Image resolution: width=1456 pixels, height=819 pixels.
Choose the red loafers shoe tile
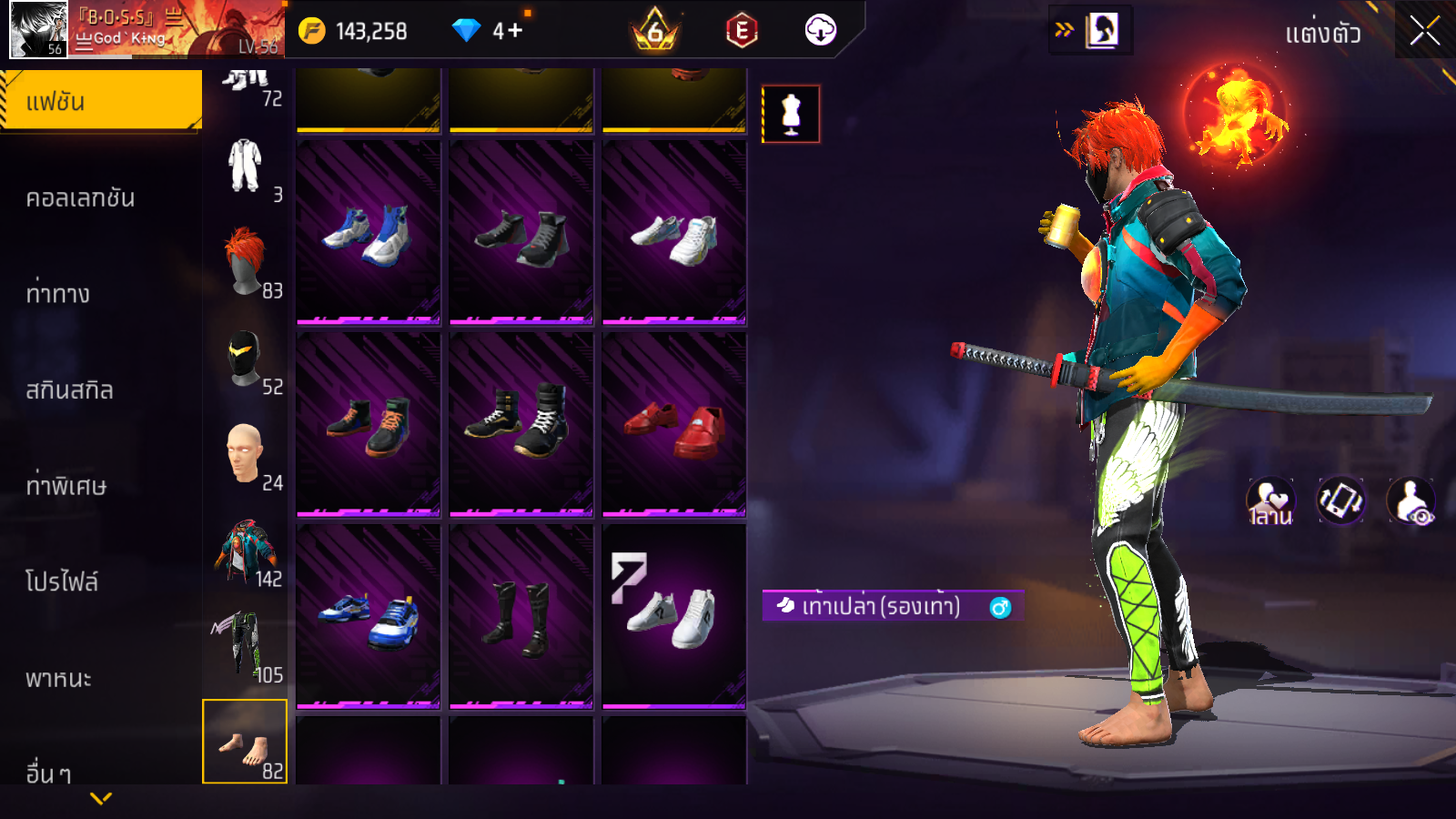click(x=674, y=424)
